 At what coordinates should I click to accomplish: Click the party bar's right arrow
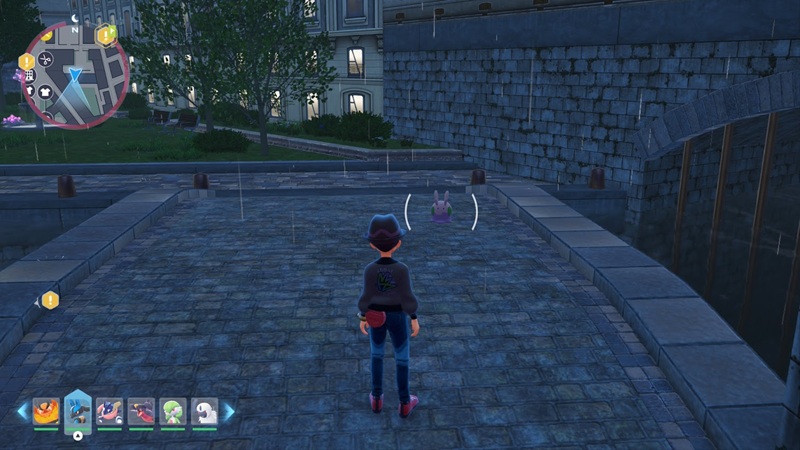[228, 410]
